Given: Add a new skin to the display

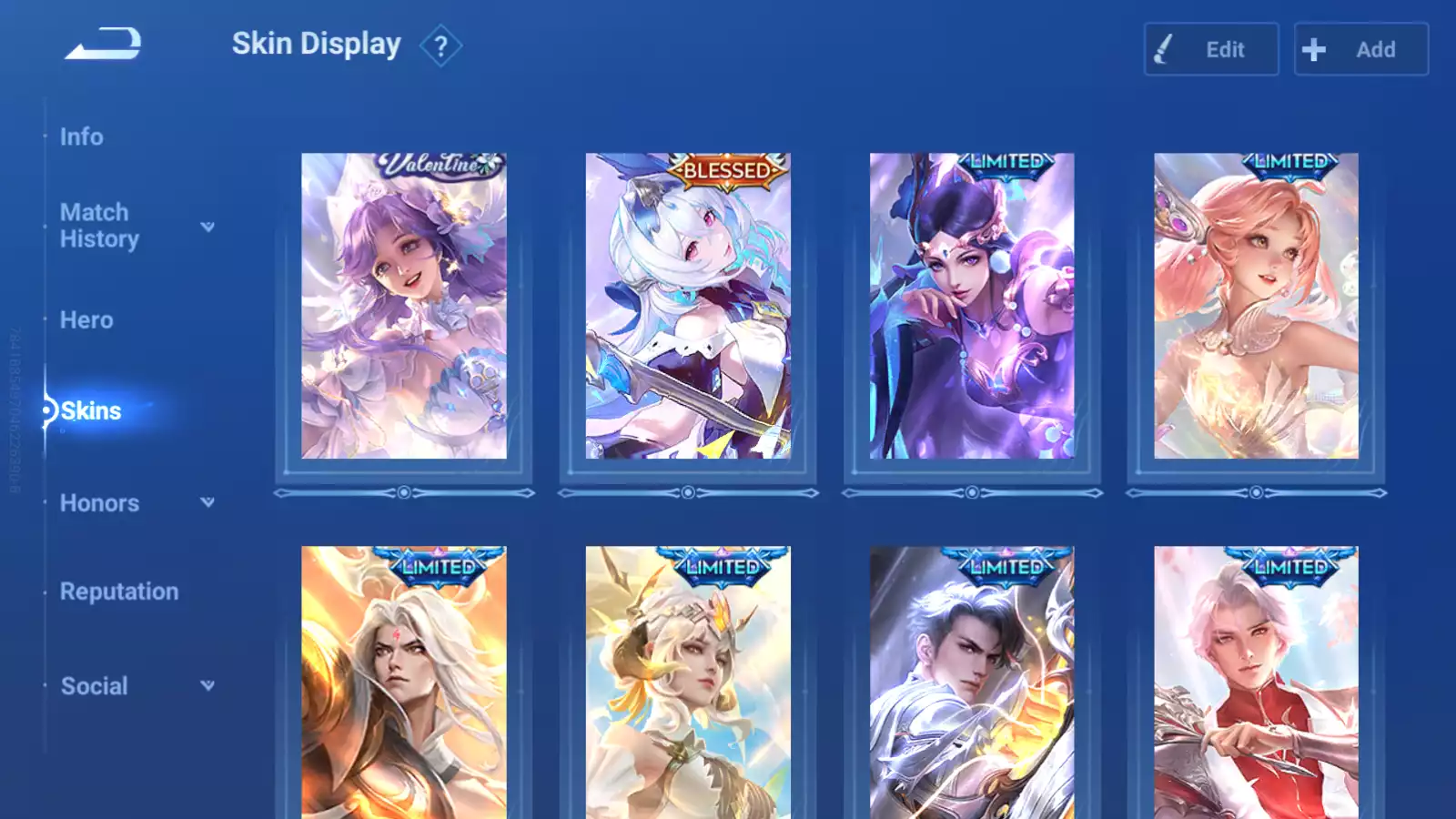Looking at the screenshot, I should pos(1360,49).
